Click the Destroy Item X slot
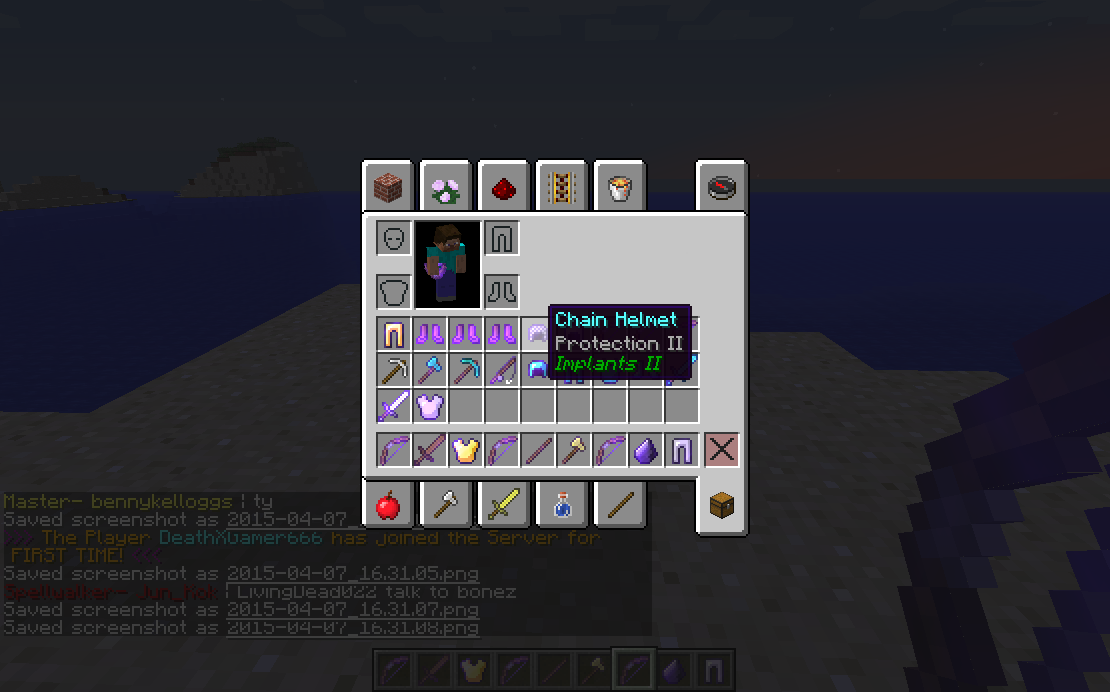Image resolution: width=1110 pixels, height=692 pixels. point(721,450)
